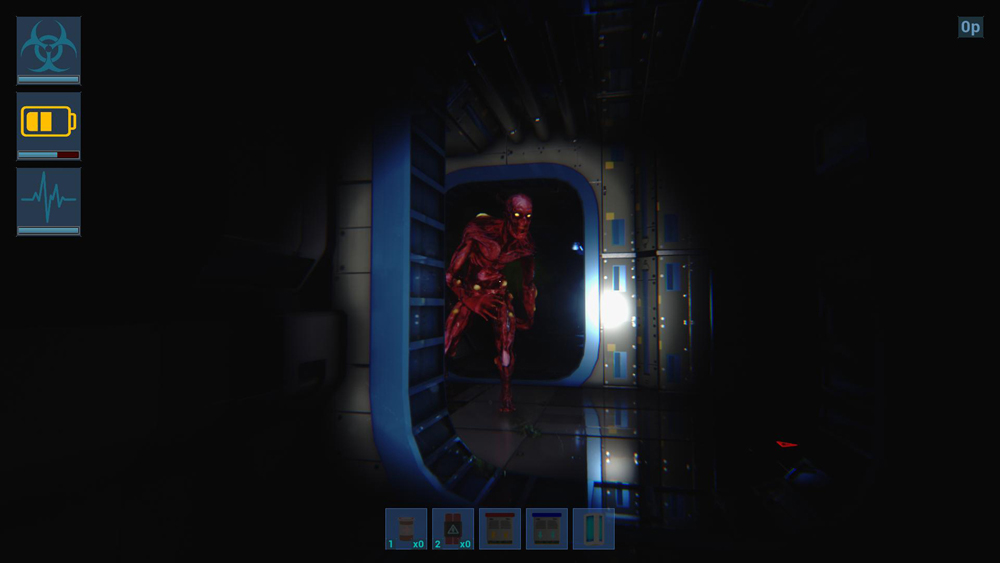Screen dimensions: 1000x563
Task: Click the biohazard status icon
Action: [48, 47]
